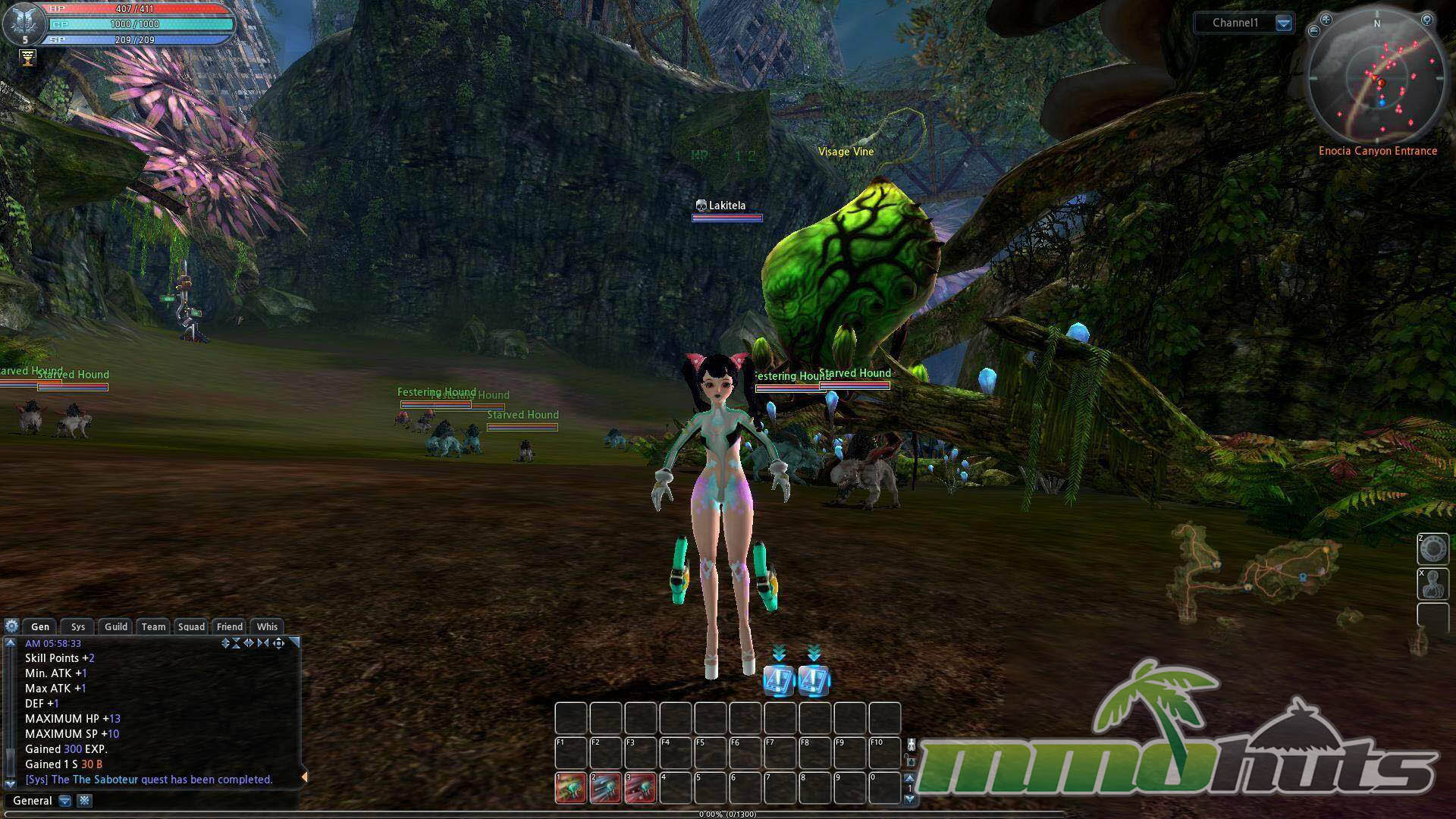Activate the skill in hotbar slot 1
The width and height of the screenshot is (1456, 819).
coord(571,788)
